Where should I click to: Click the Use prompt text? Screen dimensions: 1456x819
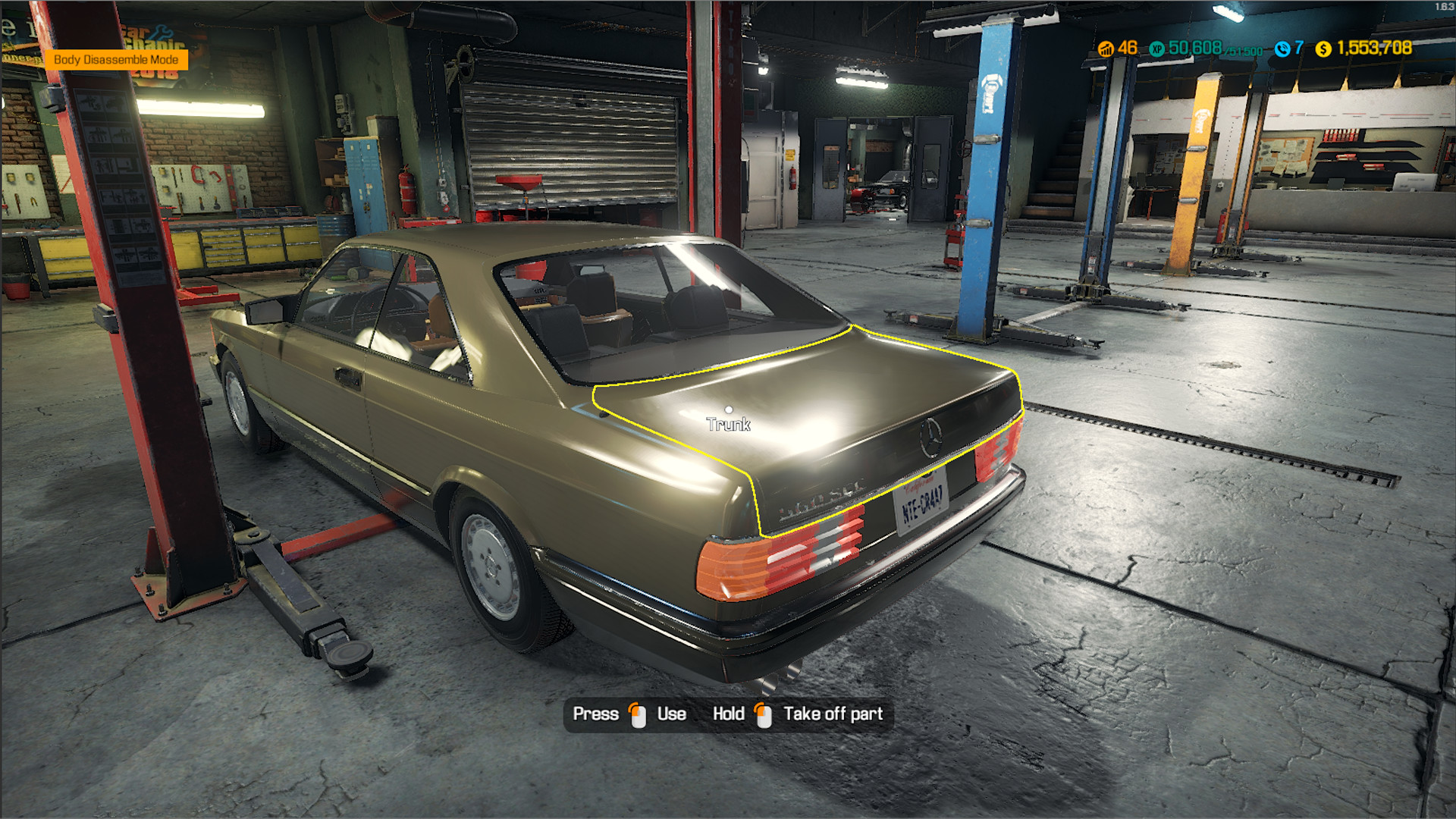[670, 714]
